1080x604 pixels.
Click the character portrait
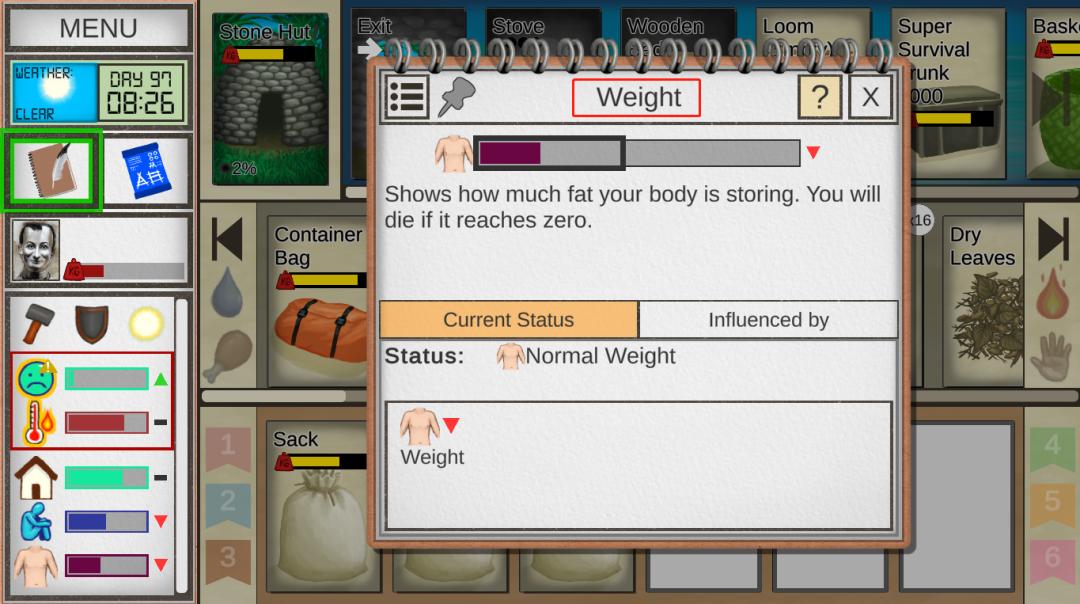tap(36, 251)
